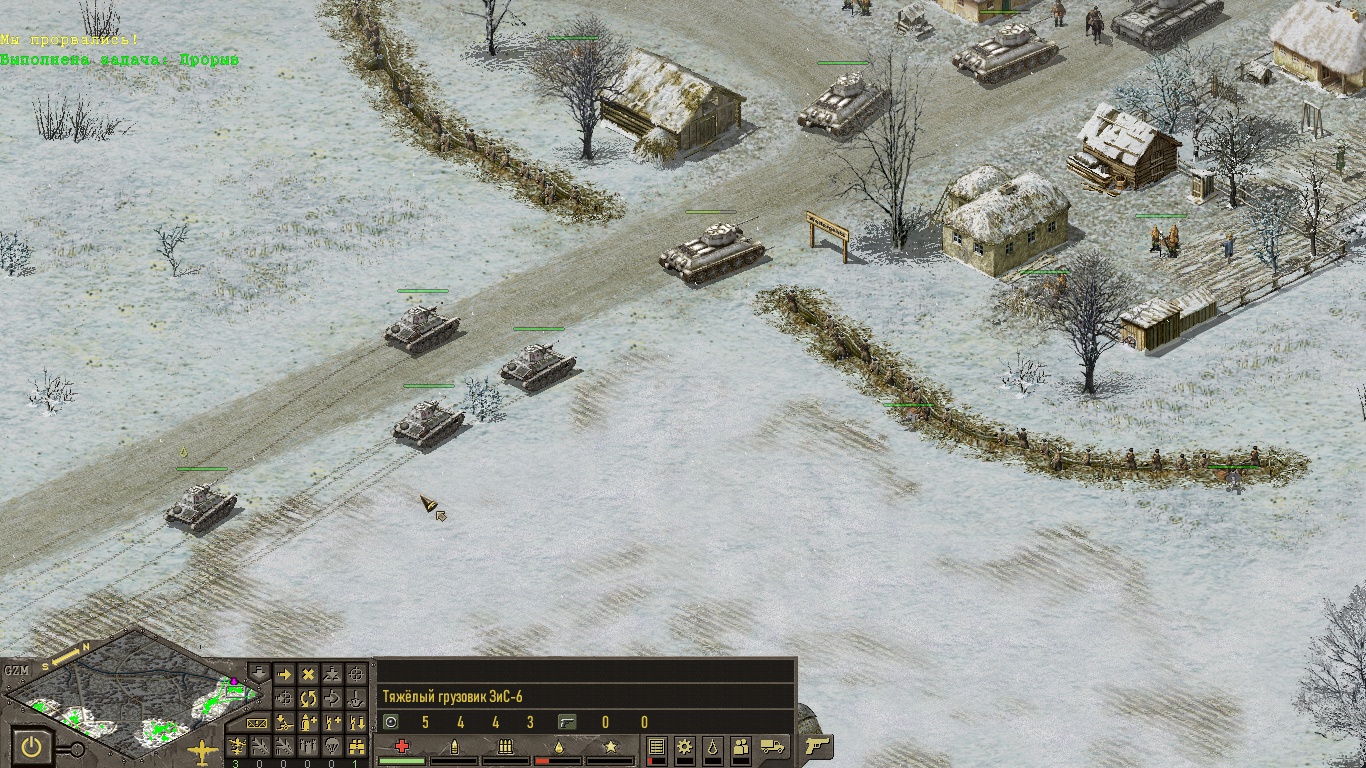Select the paratrooper drop icon

tap(333, 746)
